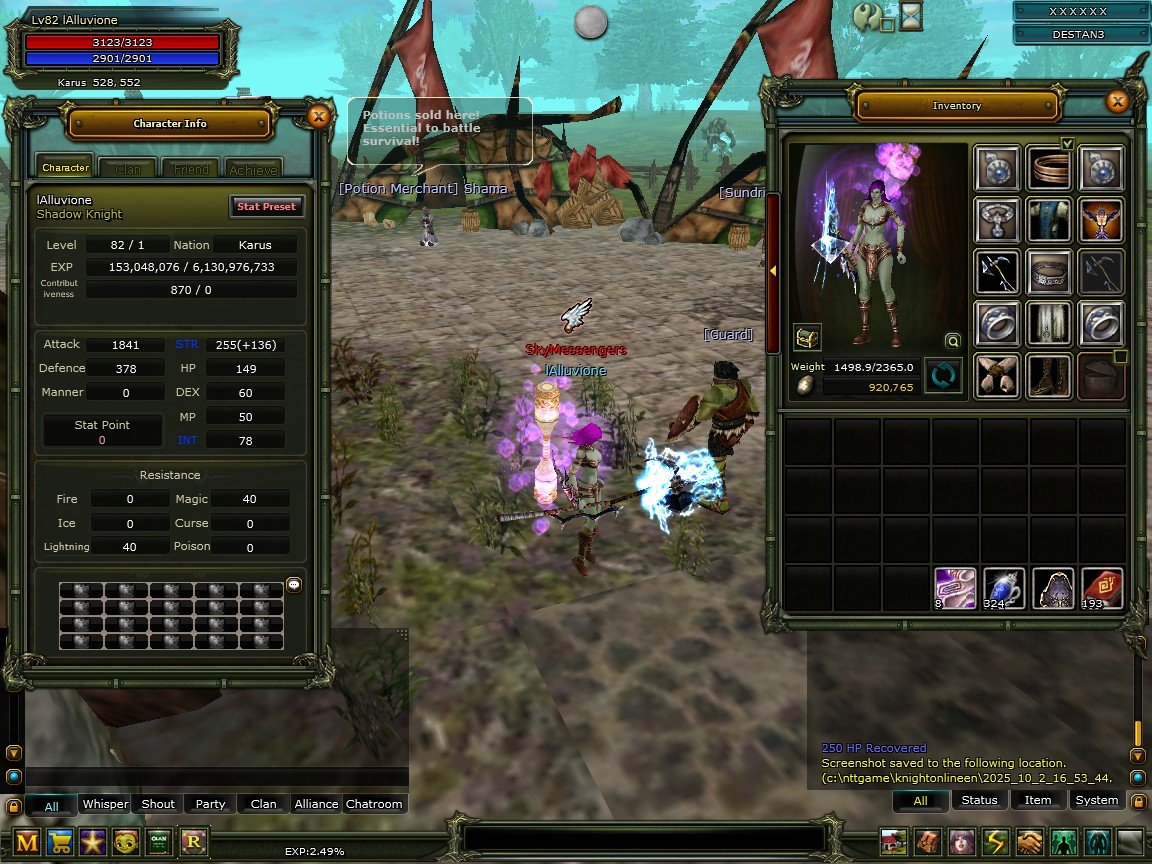Switch to the Clan tab in Character Info

[x=128, y=170]
